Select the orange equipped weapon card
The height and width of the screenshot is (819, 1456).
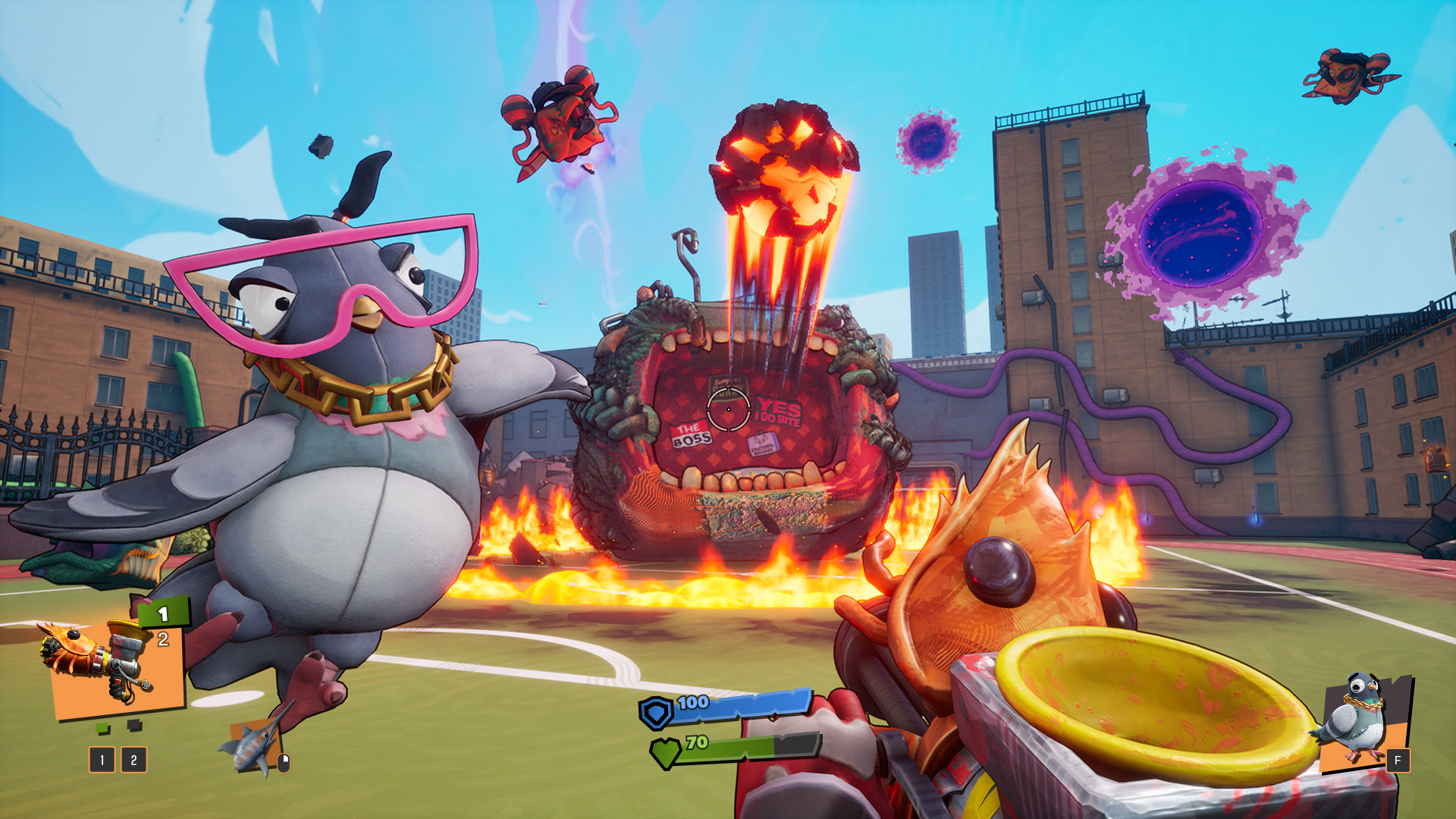[114, 669]
